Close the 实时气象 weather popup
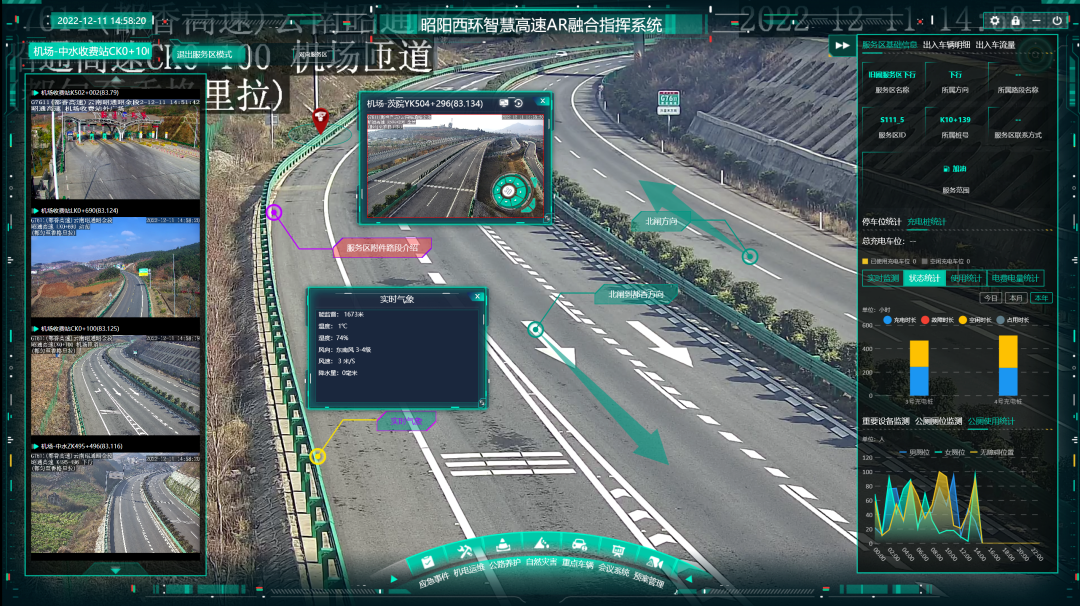 coord(478,297)
